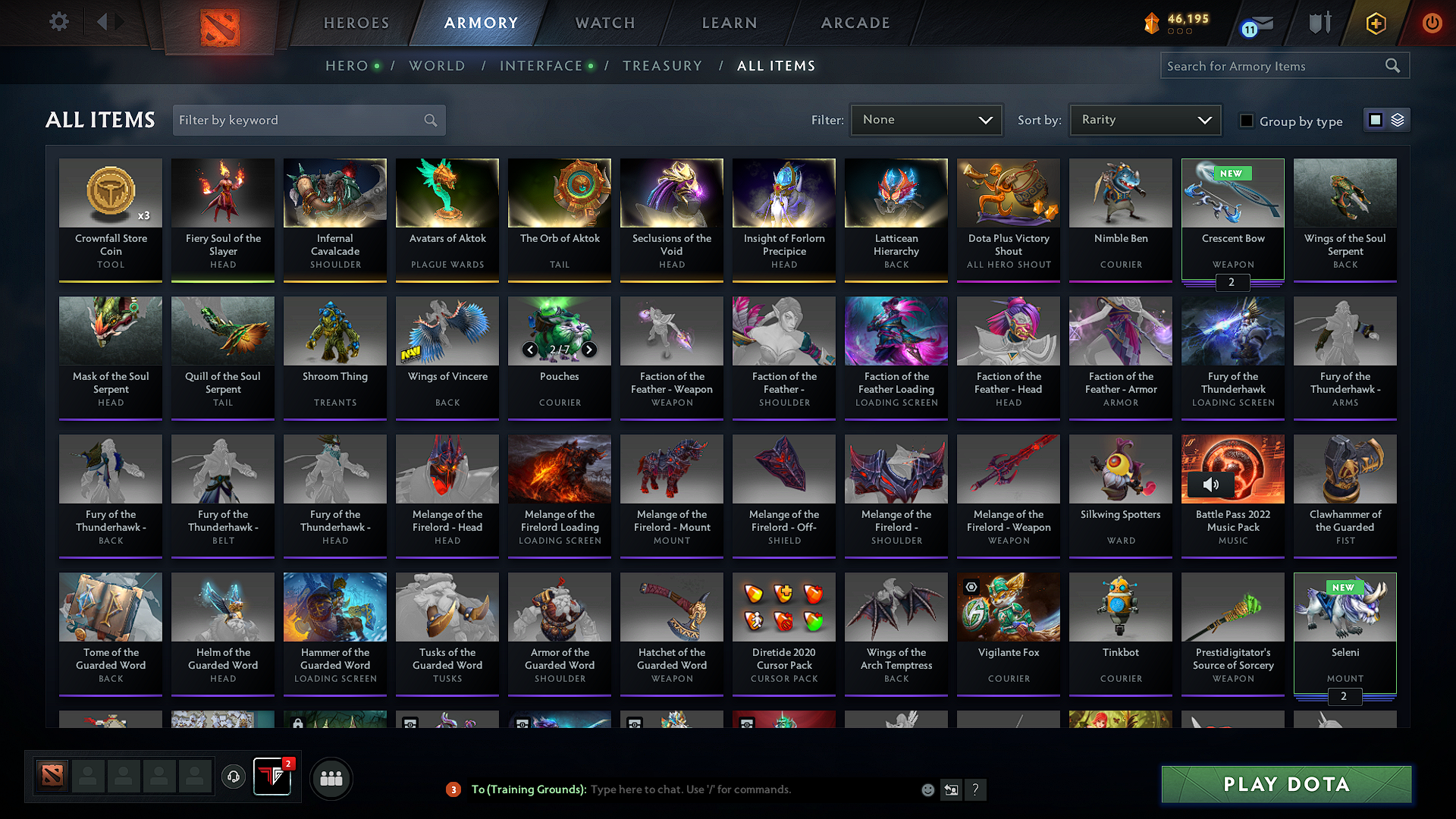1456x819 pixels.
Task: Enable the Group by type checkbox
Action: click(x=1247, y=120)
